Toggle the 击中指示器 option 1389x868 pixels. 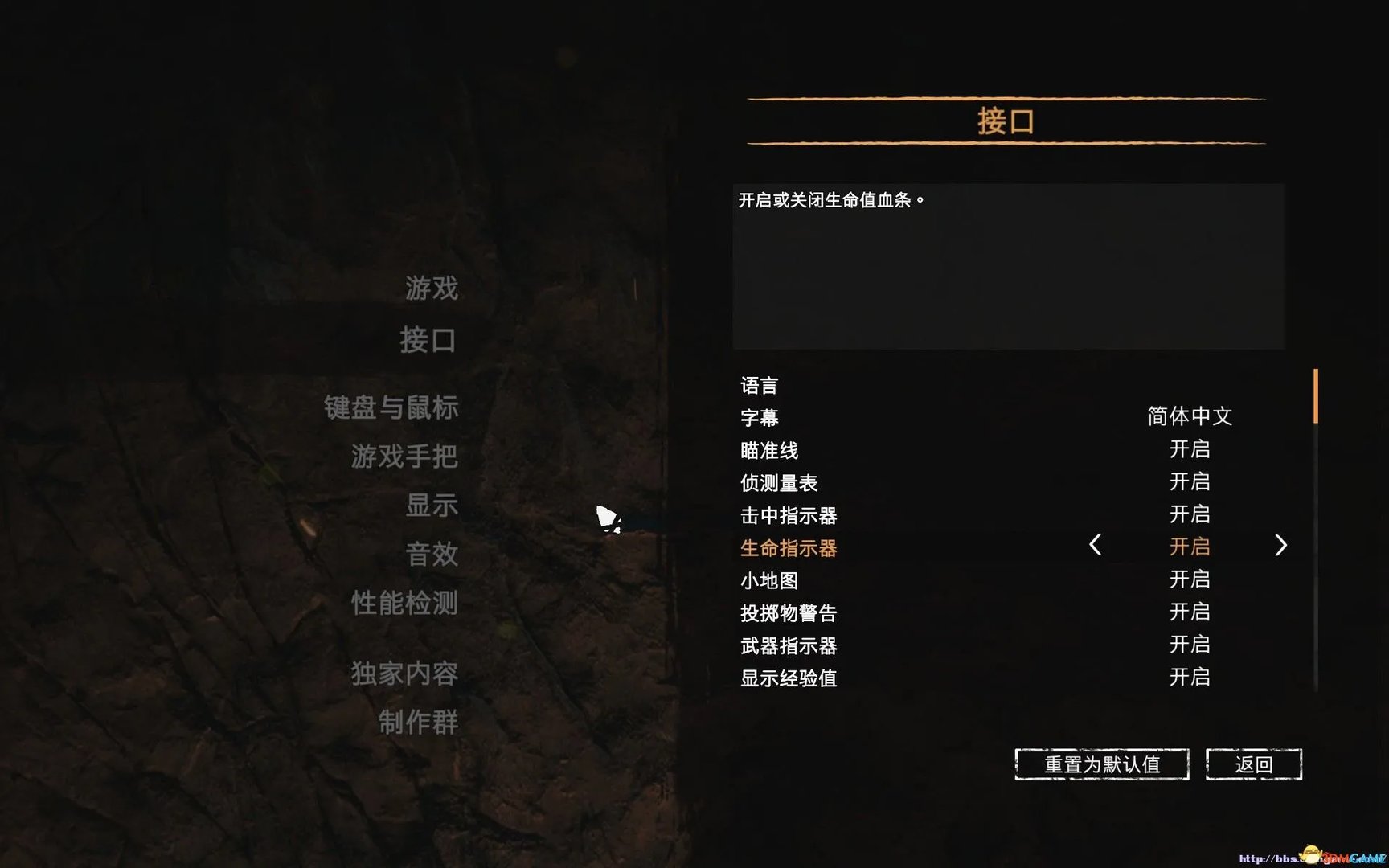point(1190,514)
